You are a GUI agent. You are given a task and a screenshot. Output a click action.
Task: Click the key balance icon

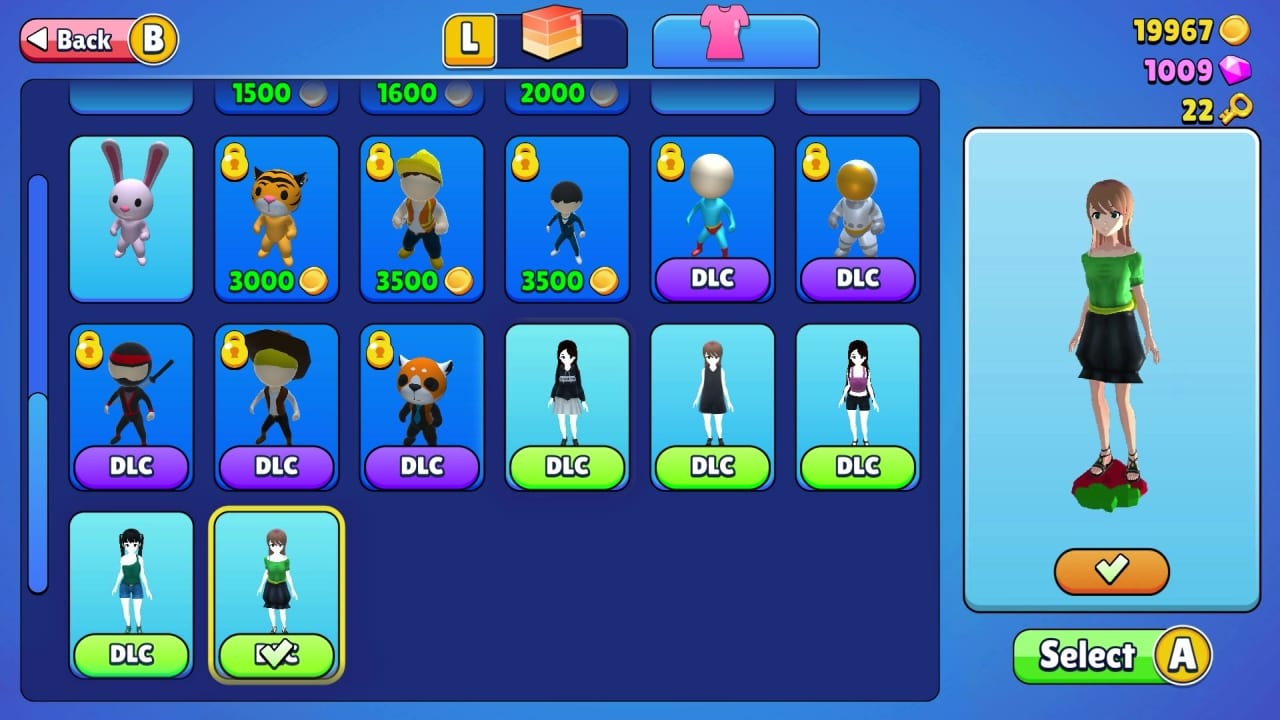click(1235, 107)
